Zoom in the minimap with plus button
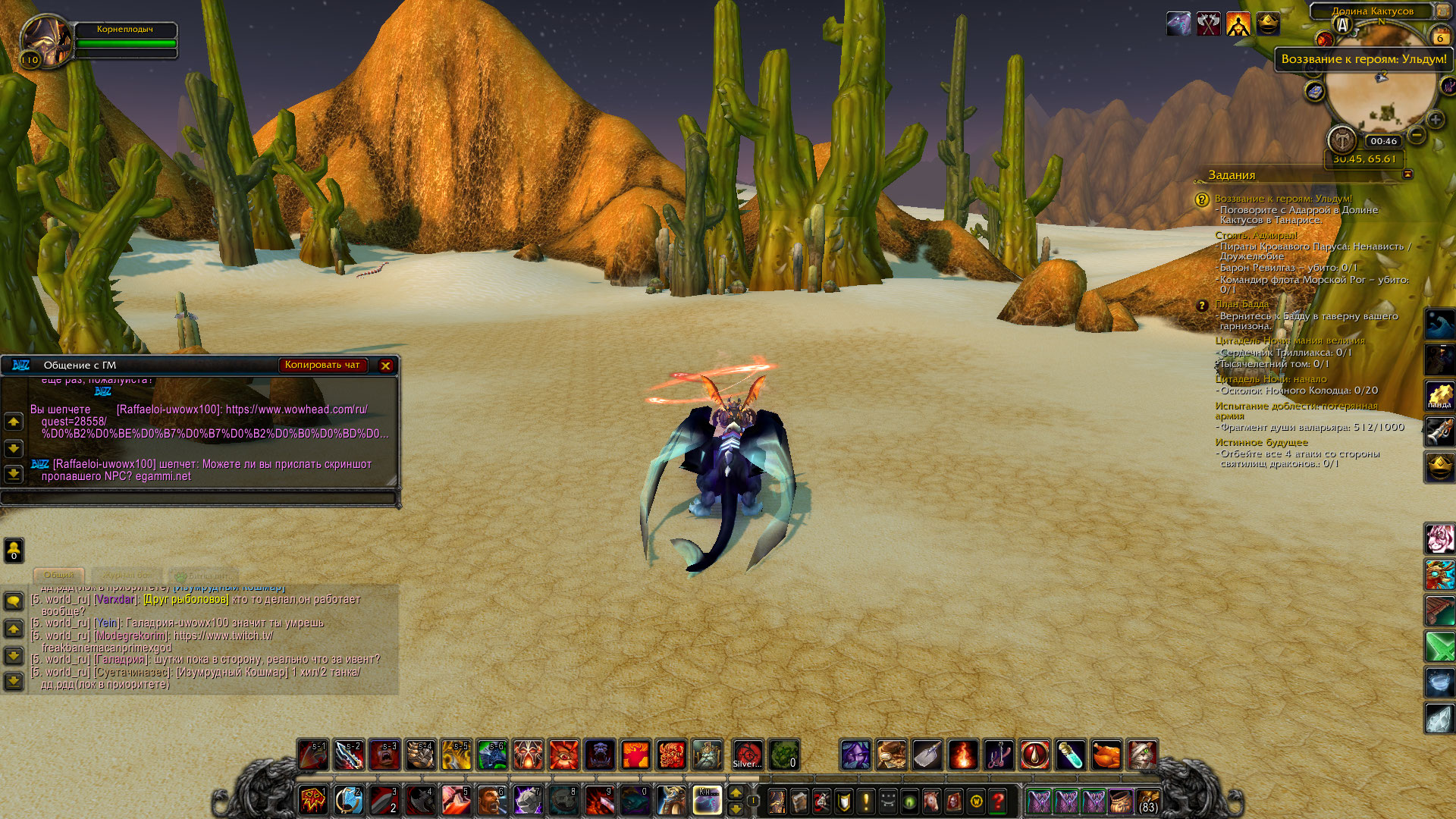 tap(1435, 120)
